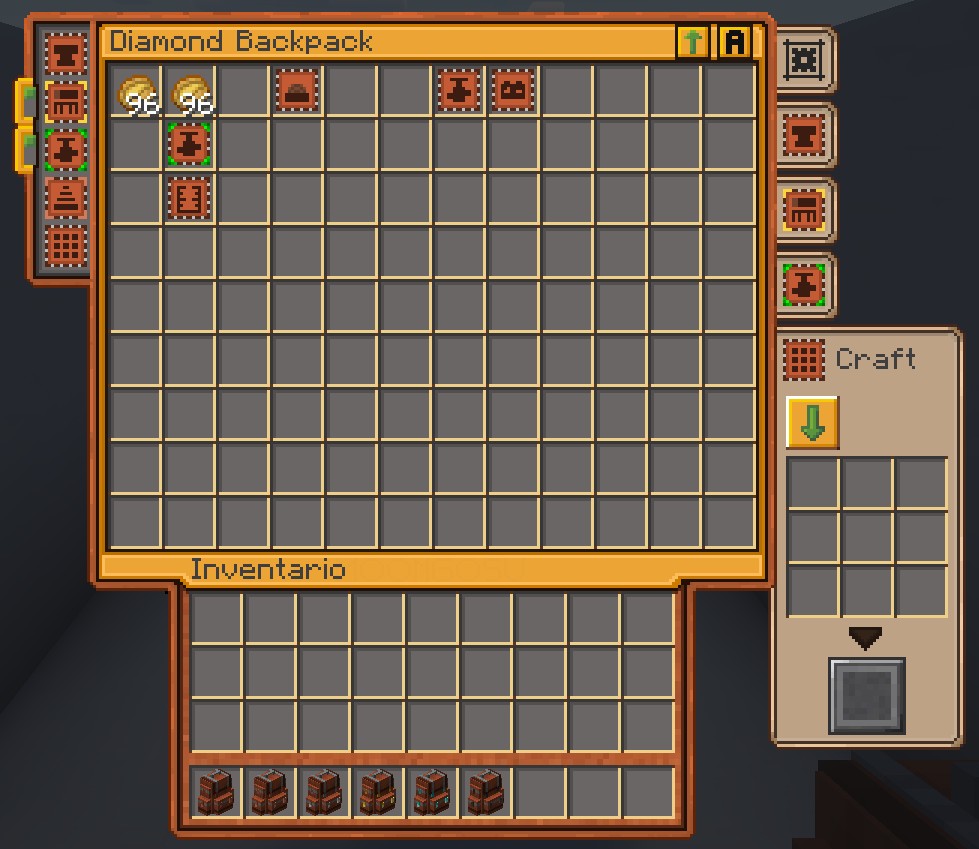The height and width of the screenshot is (849, 979).
Task: Open the yellow-bordered upgrade tab on the right
Action: click(803, 210)
